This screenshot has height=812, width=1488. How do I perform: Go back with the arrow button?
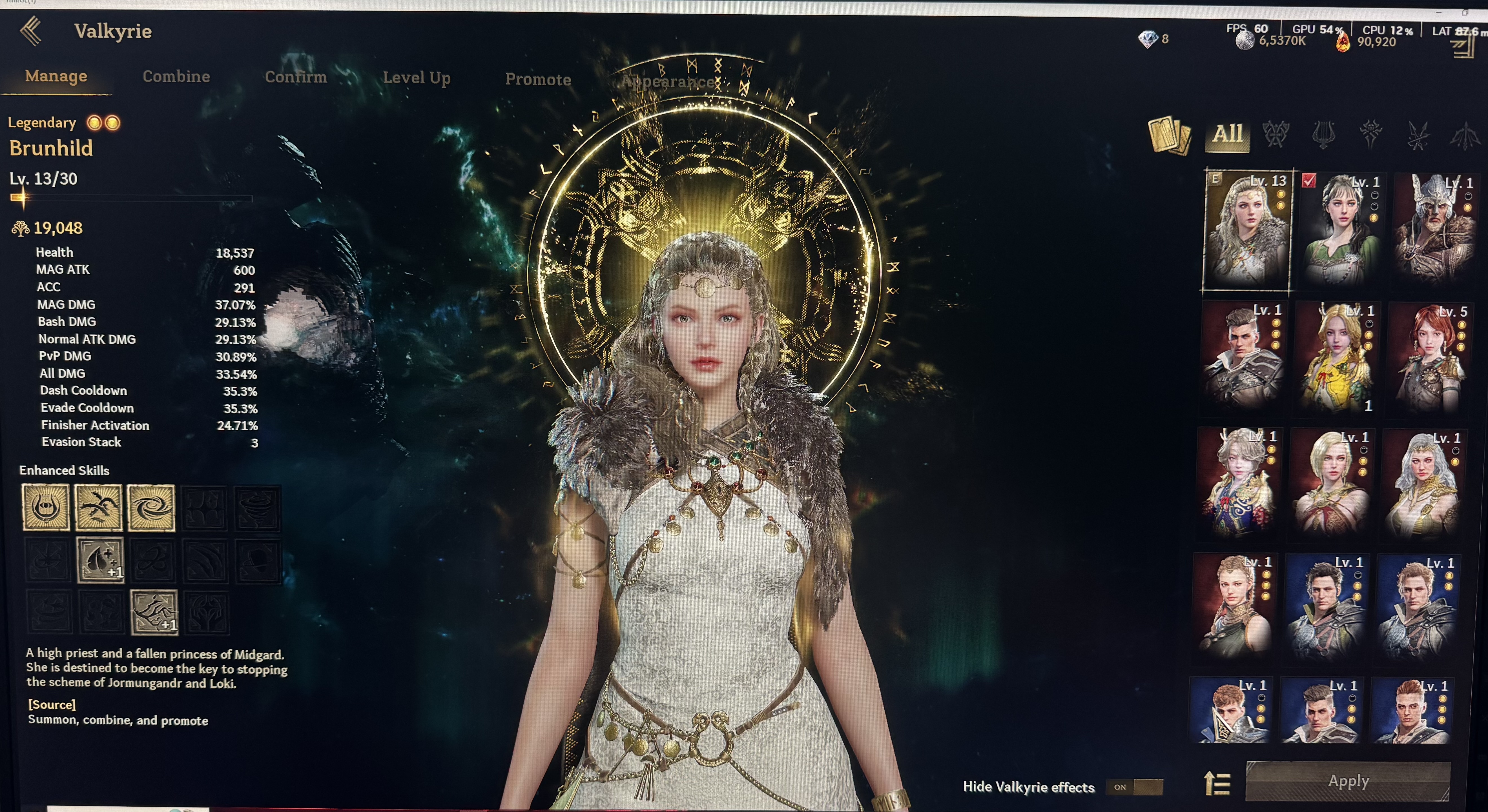pos(31,31)
